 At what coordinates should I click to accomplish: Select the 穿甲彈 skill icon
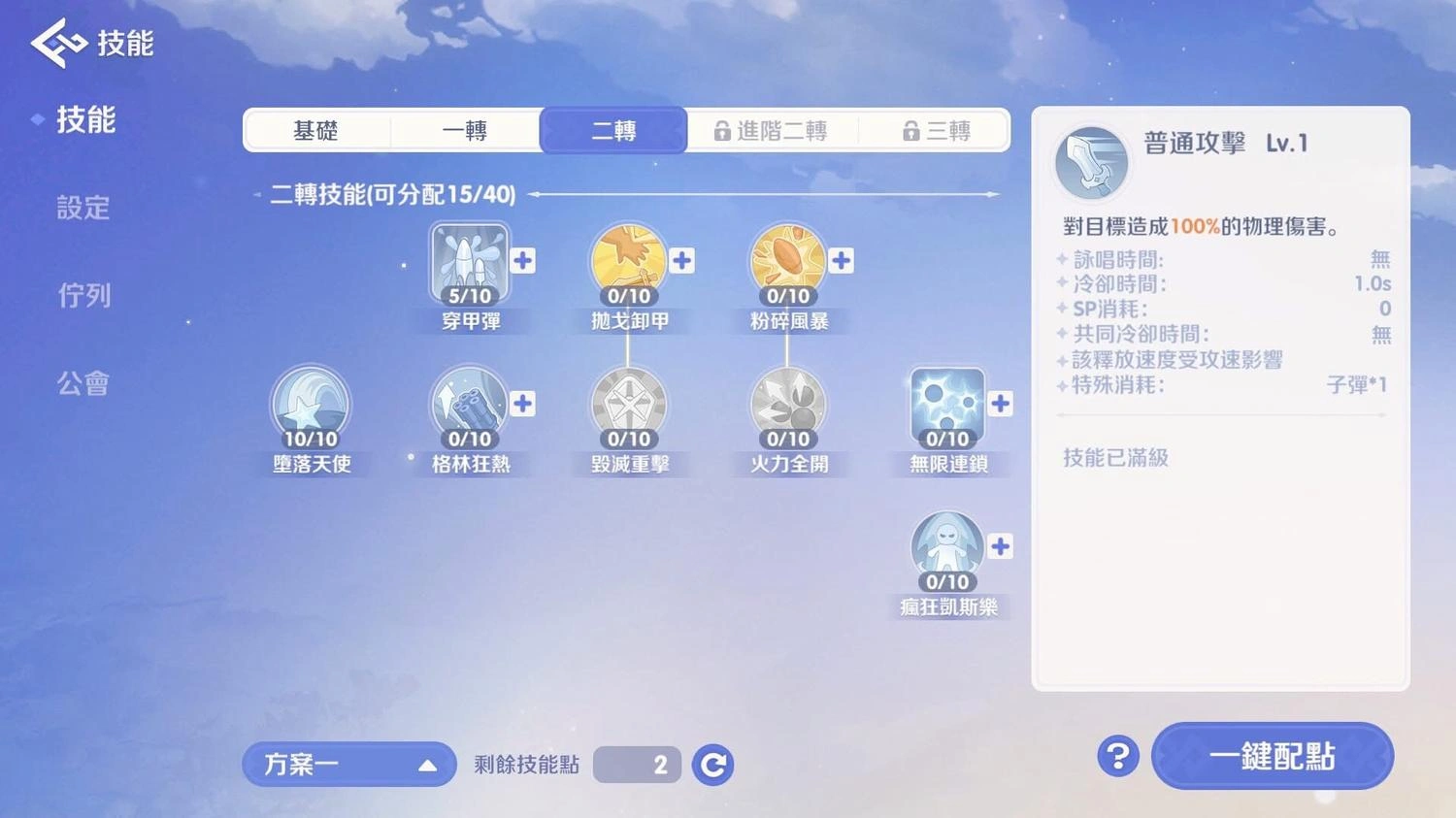pyautogui.click(x=470, y=262)
